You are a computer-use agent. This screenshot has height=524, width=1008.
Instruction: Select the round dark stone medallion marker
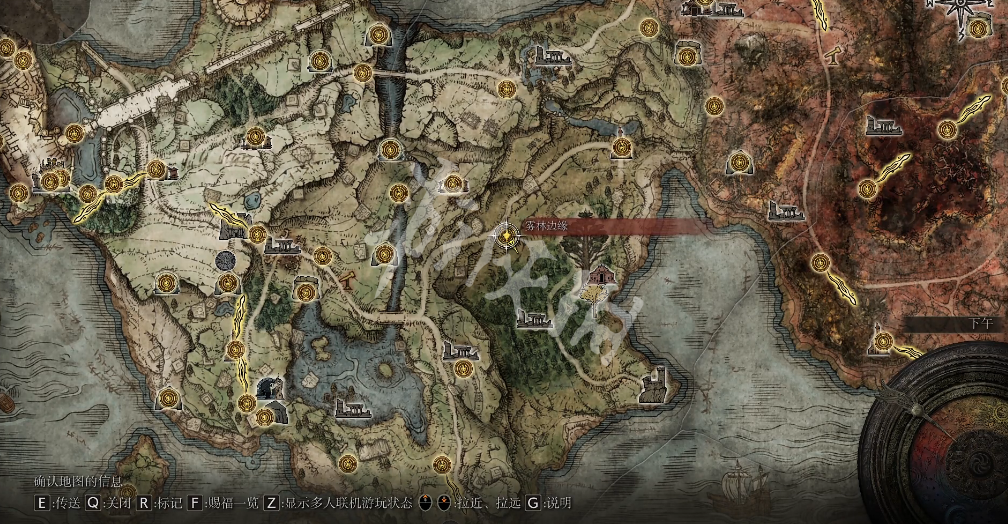tap(226, 260)
